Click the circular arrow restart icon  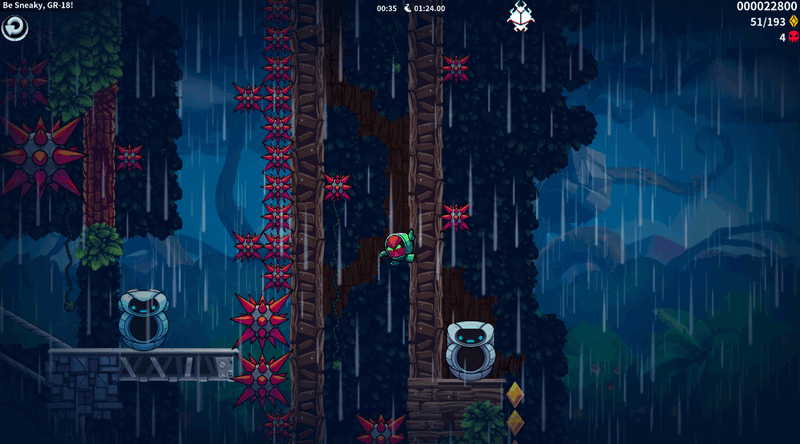point(15,29)
